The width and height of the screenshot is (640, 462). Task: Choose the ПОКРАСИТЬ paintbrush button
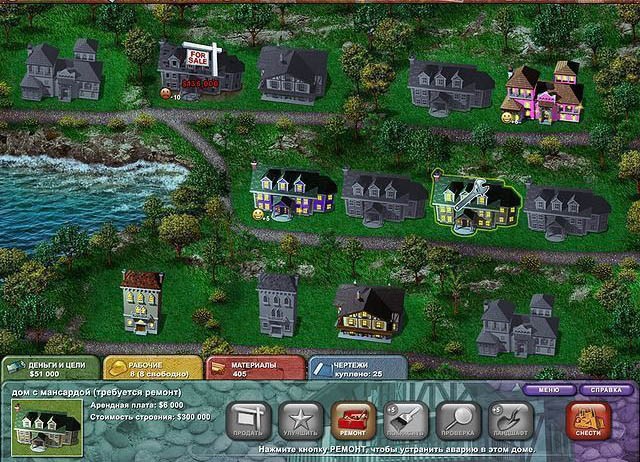404,421
